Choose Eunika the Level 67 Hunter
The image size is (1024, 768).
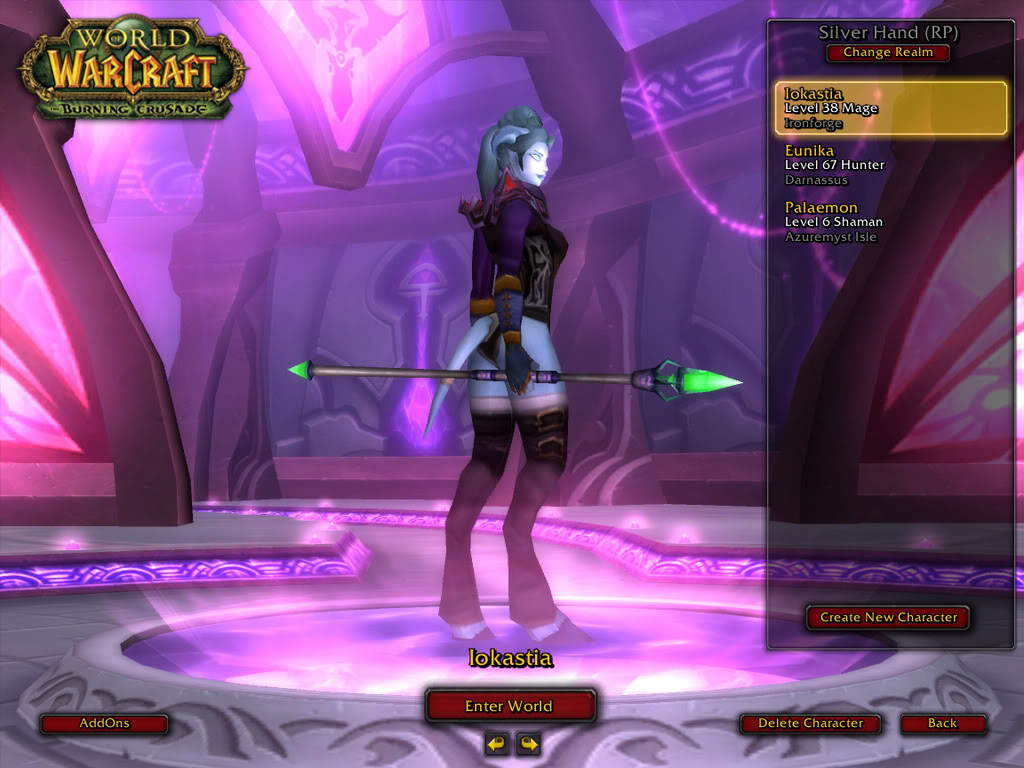pos(890,164)
